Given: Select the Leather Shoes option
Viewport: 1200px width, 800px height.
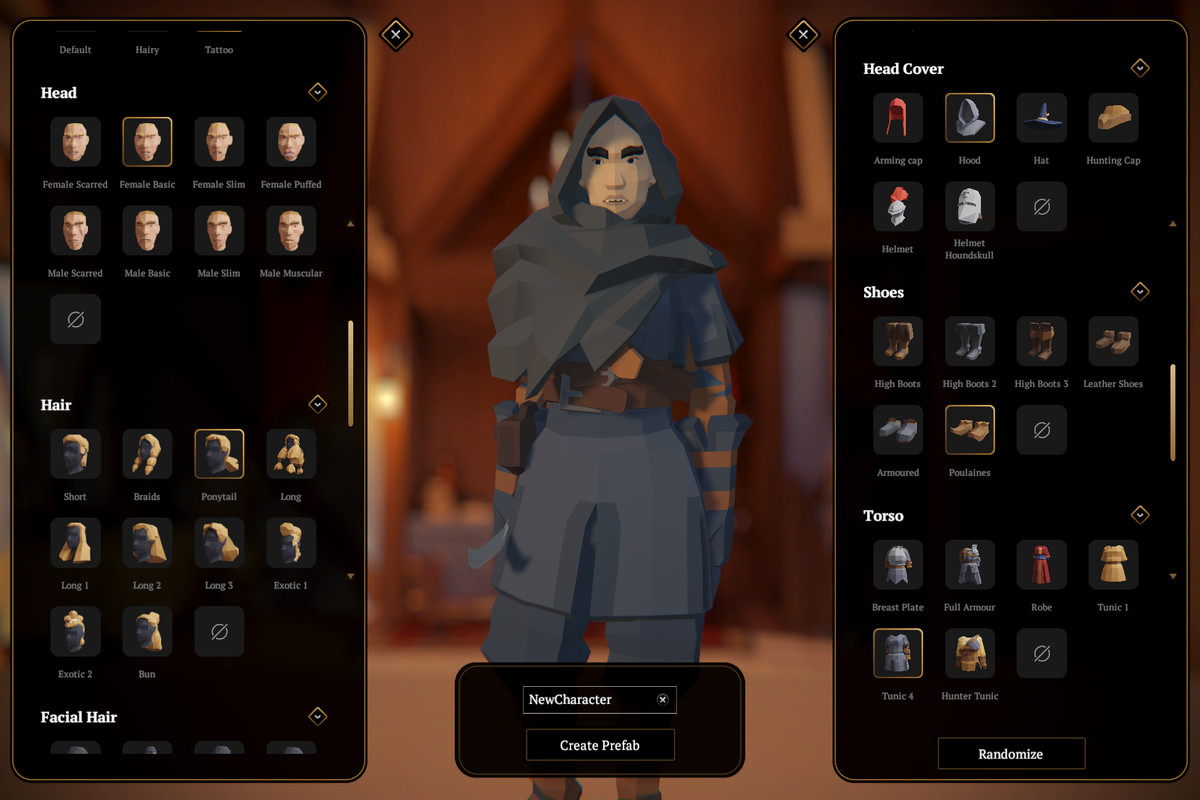Looking at the screenshot, I should [1113, 342].
